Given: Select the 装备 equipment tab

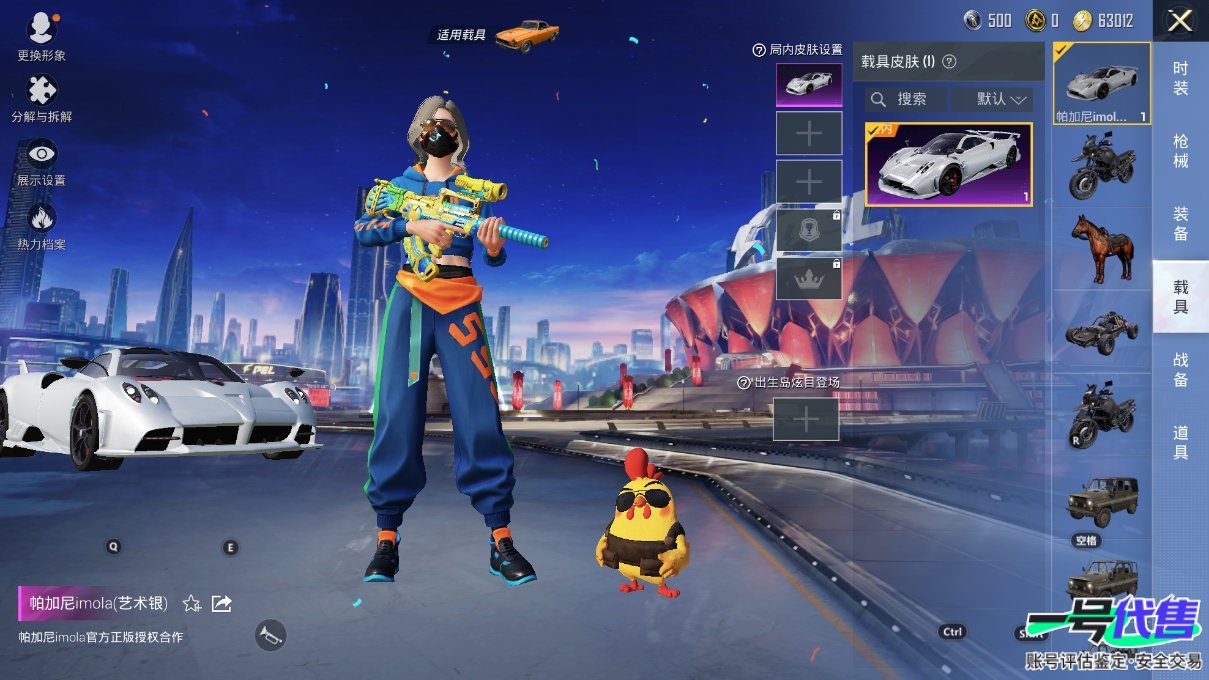Looking at the screenshot, I should point(1180,223).
